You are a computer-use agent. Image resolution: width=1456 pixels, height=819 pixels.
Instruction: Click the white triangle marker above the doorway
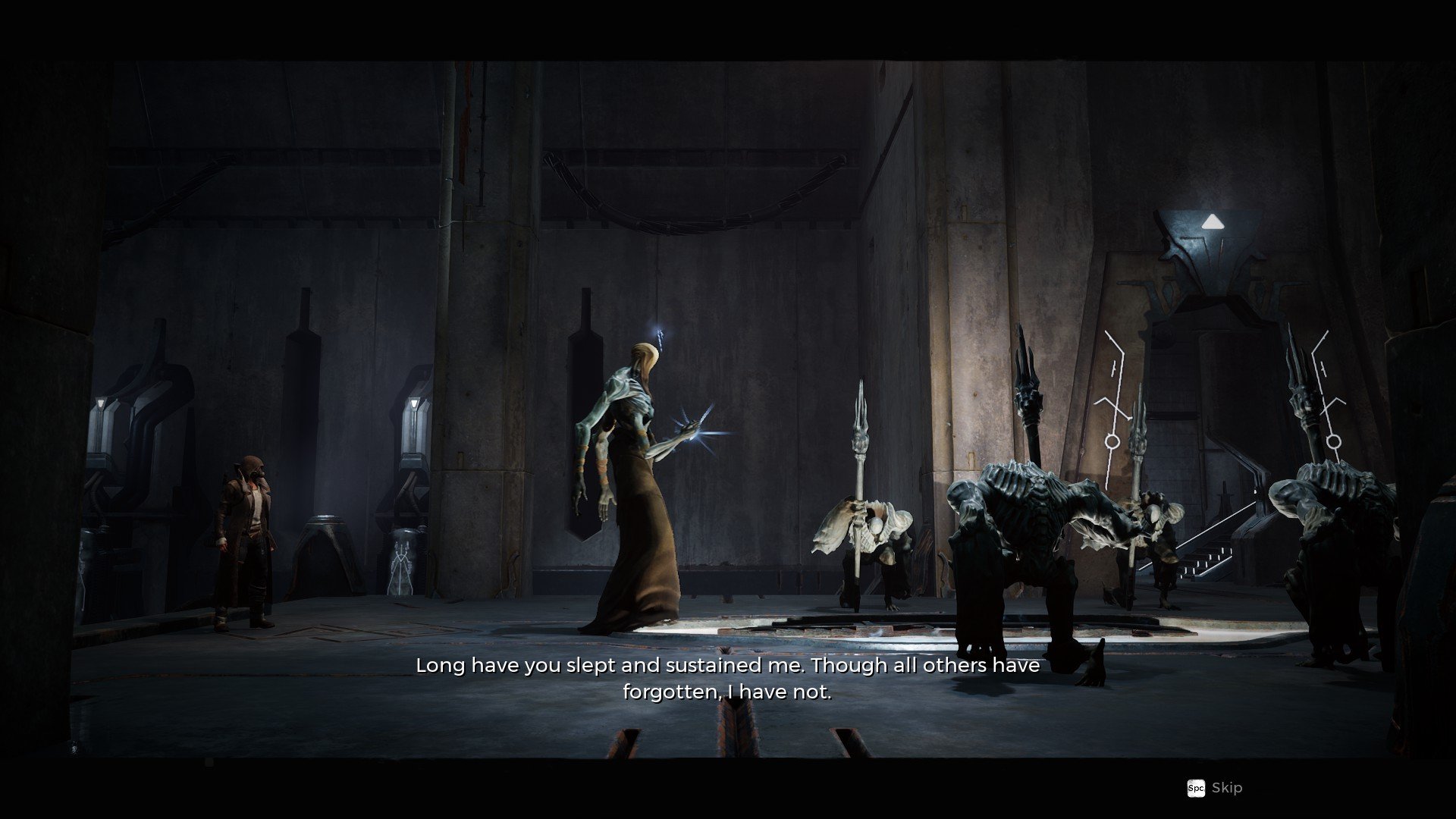click(1213, 220)
